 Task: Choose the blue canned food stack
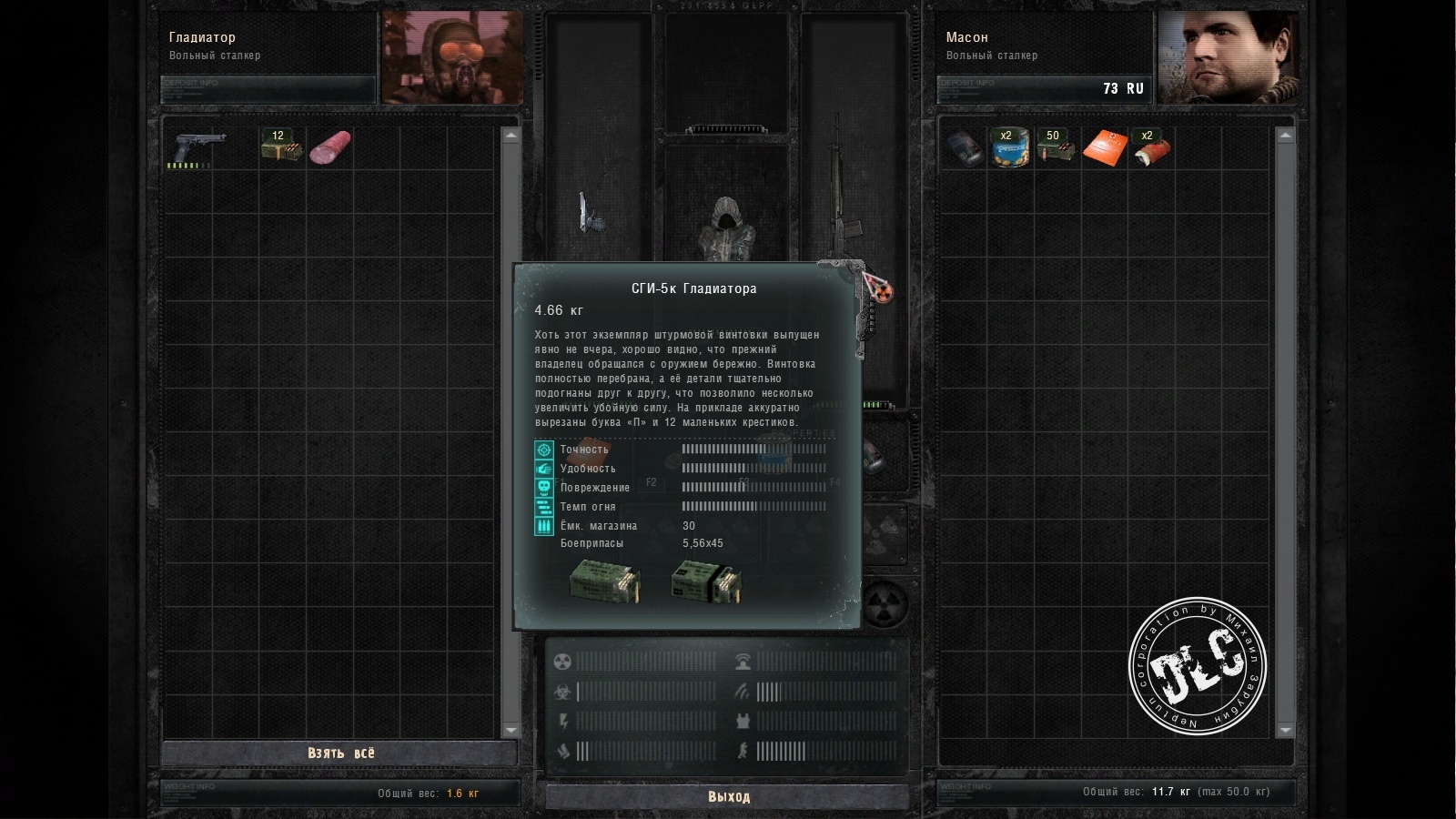(1009, 147)
